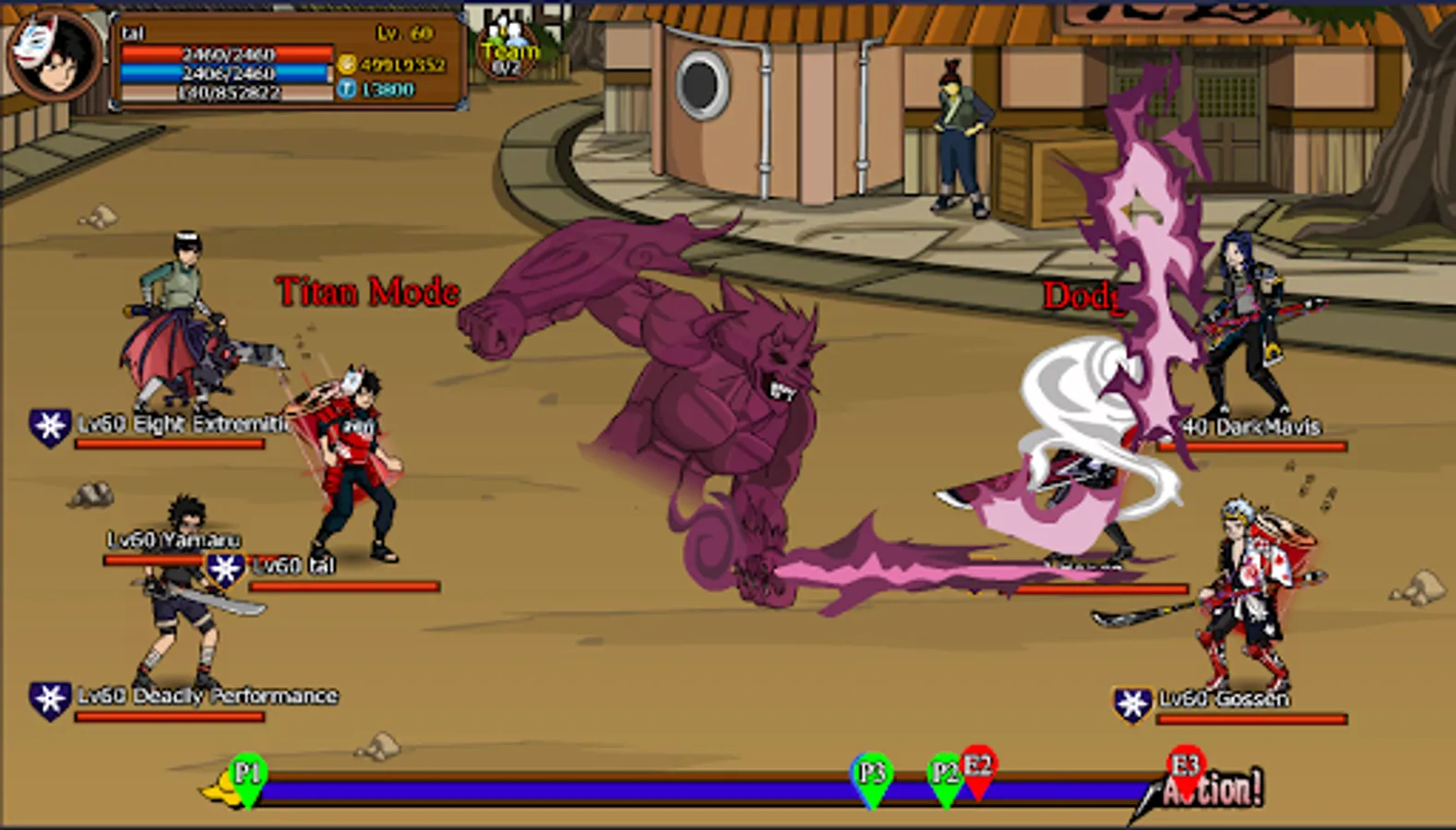1456x830 pixels.
Task: Click the blue token currency icon
Action: click(x=349, y=90)
